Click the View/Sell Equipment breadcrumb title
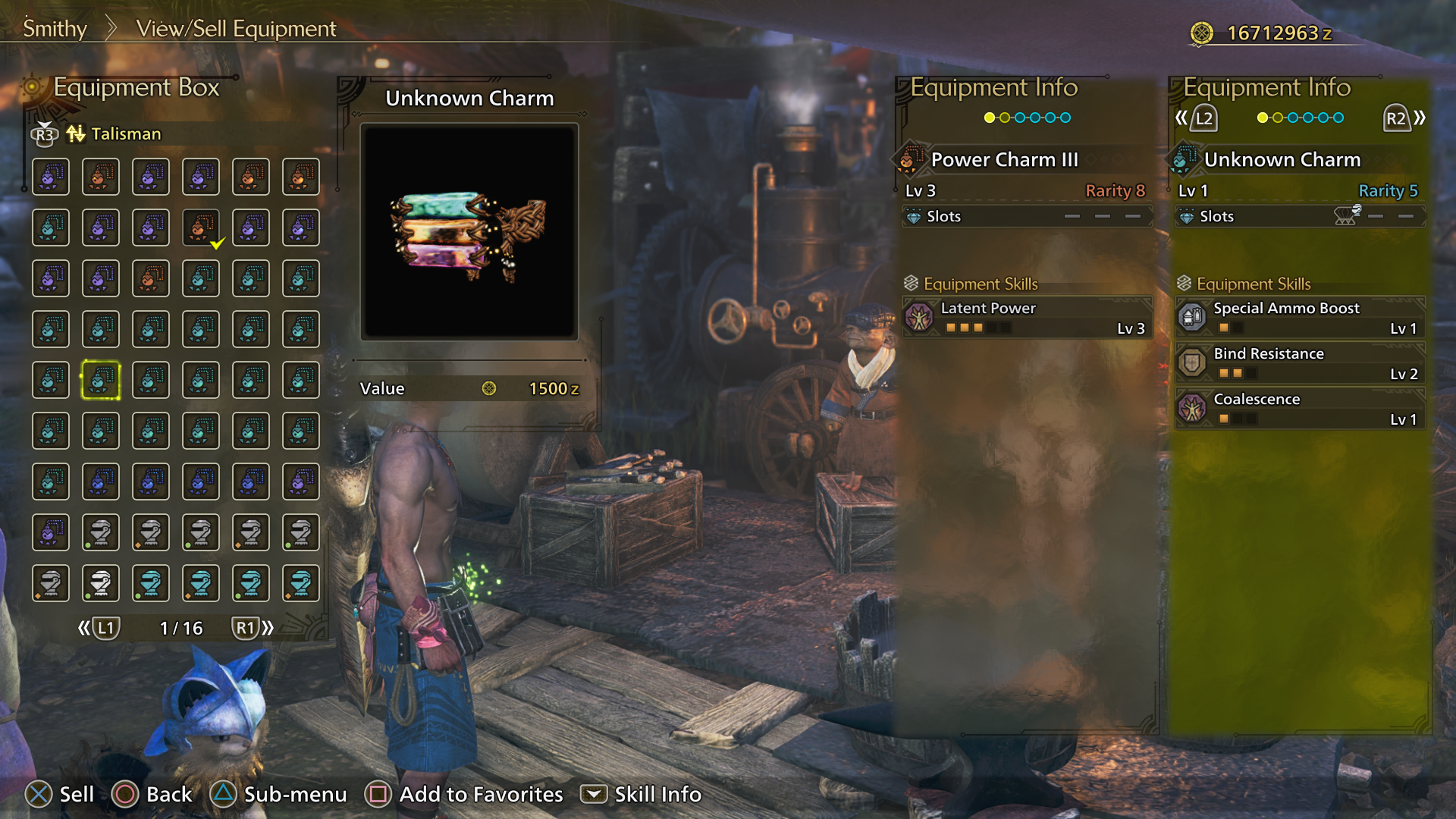This screenshot has width=1456, height=819. (236, 29)
